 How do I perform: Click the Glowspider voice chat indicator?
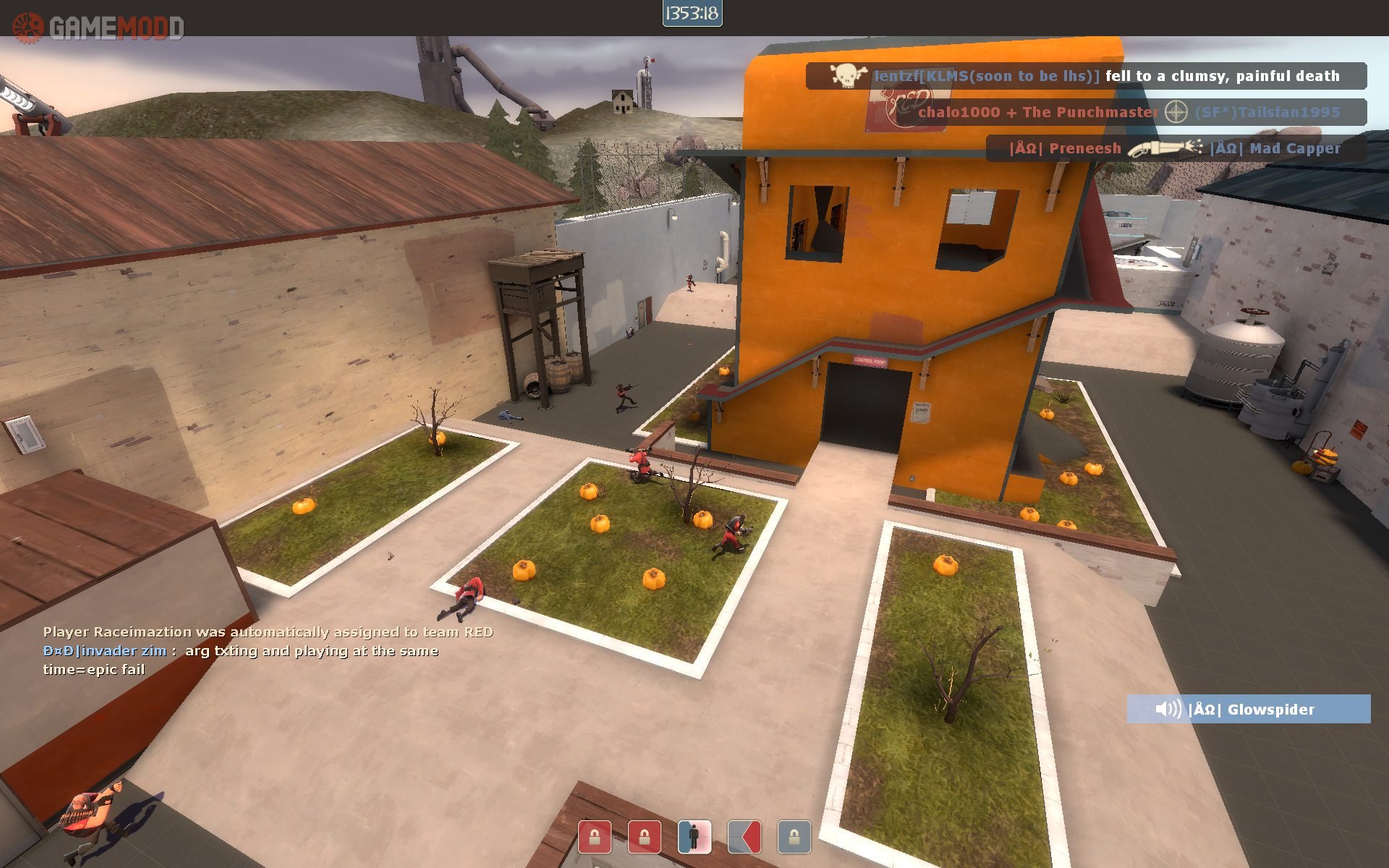point(1248,709)
